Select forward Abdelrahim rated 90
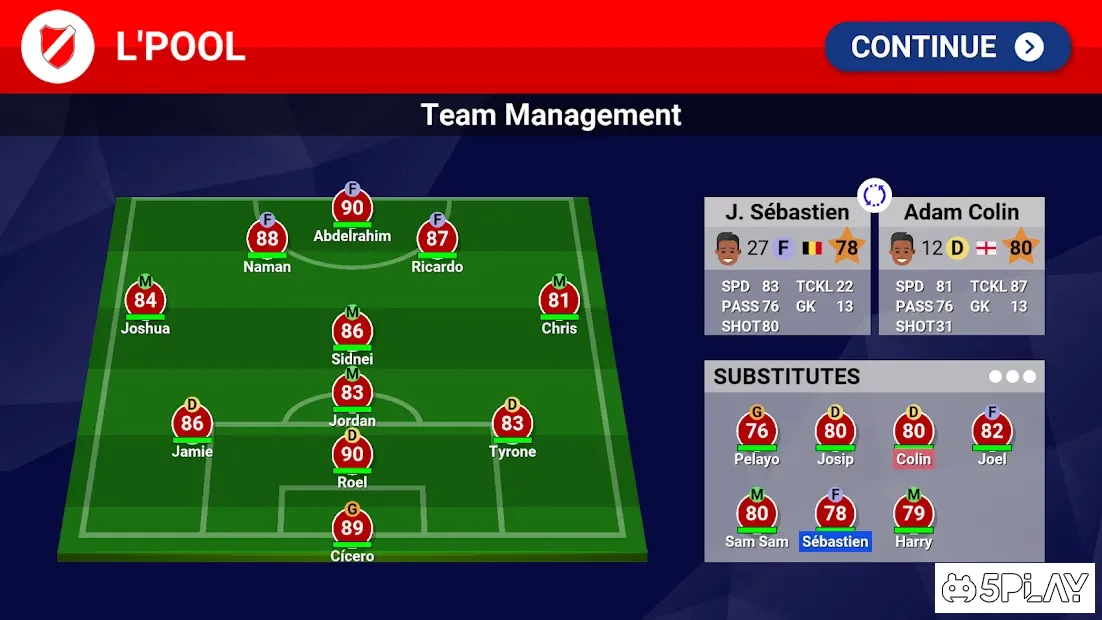Screen dimensions: 1102x620 [x=352, y=209]
